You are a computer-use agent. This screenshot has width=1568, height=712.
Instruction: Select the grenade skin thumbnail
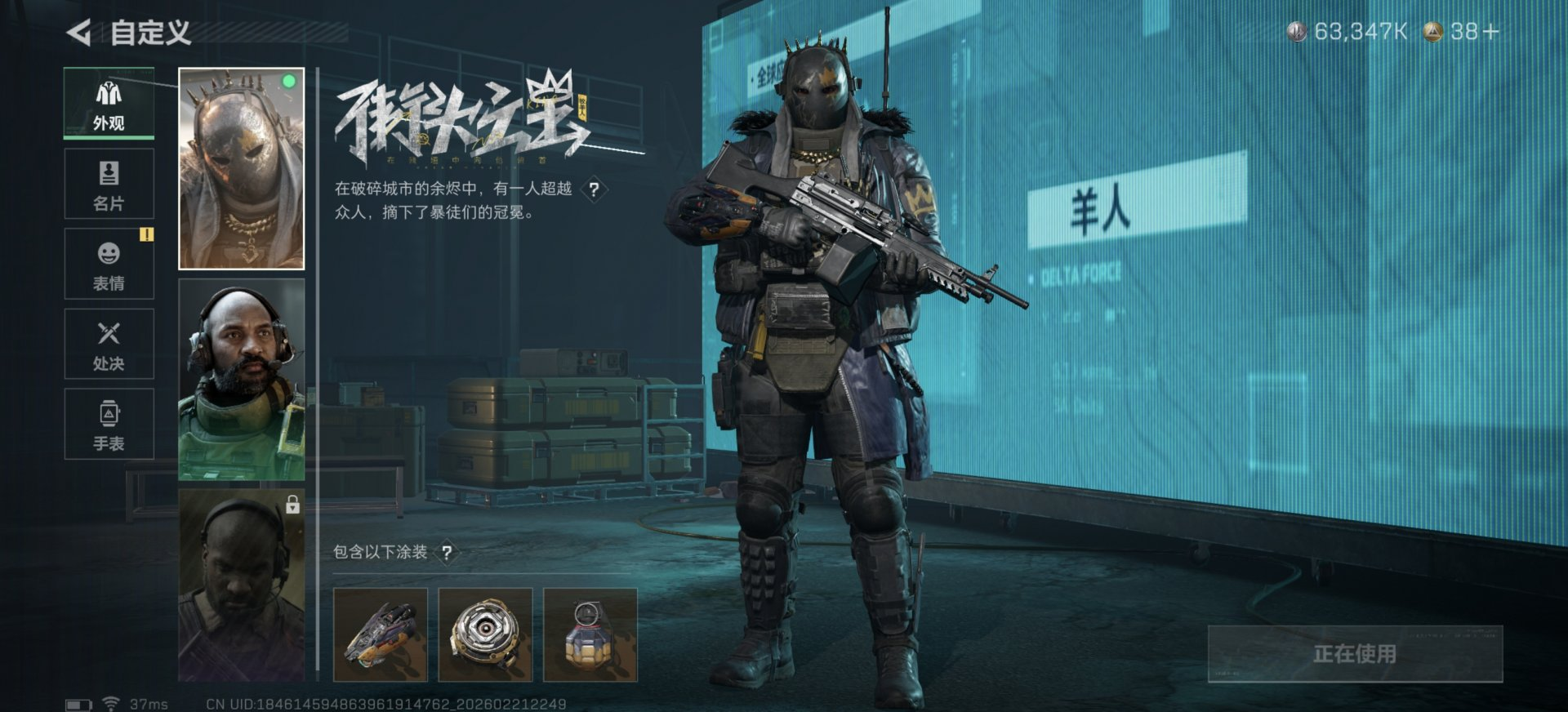click(592, 633)
